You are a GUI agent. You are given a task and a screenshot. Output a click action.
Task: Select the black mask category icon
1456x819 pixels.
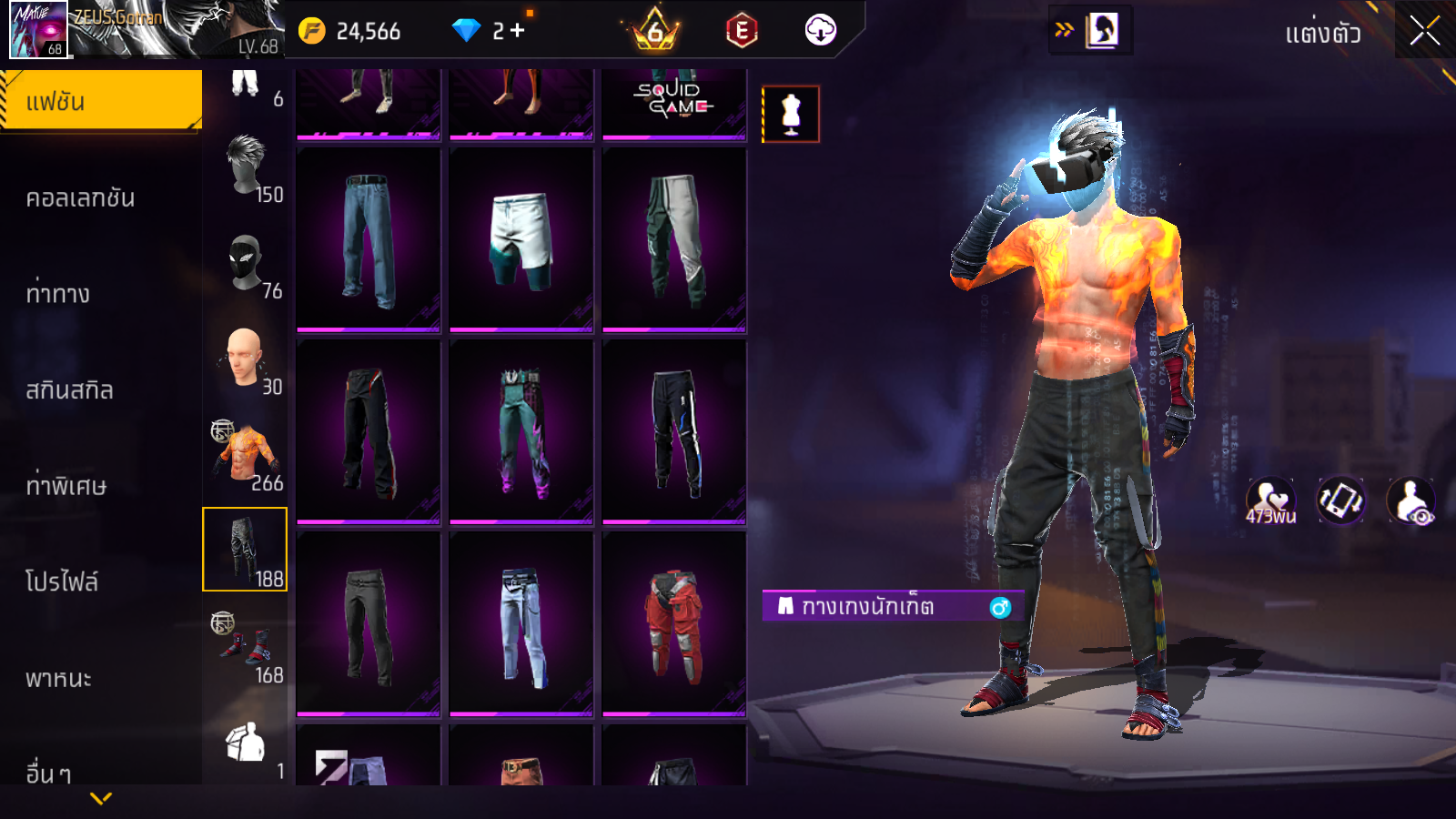coord(246,265)
